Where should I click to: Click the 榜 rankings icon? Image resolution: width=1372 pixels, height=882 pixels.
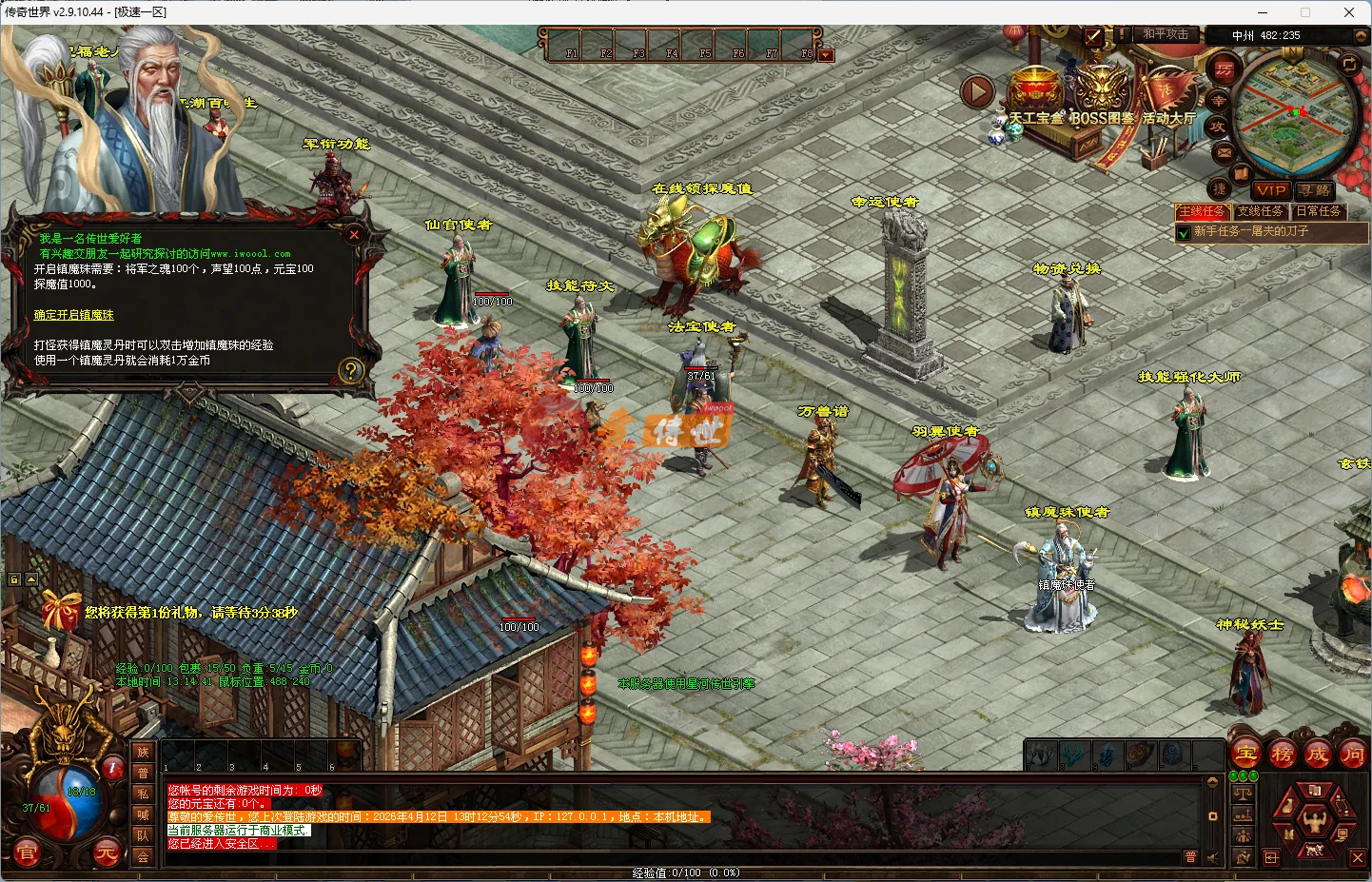pyautogui.click(x=1283, y=754)
